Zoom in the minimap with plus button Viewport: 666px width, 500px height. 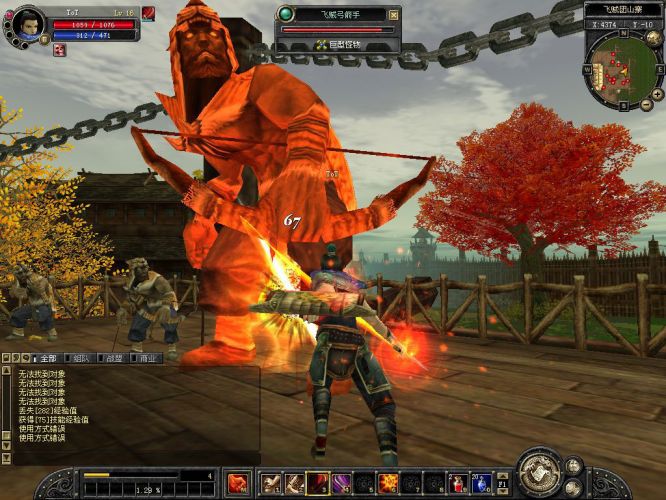[x=658, y=94]
